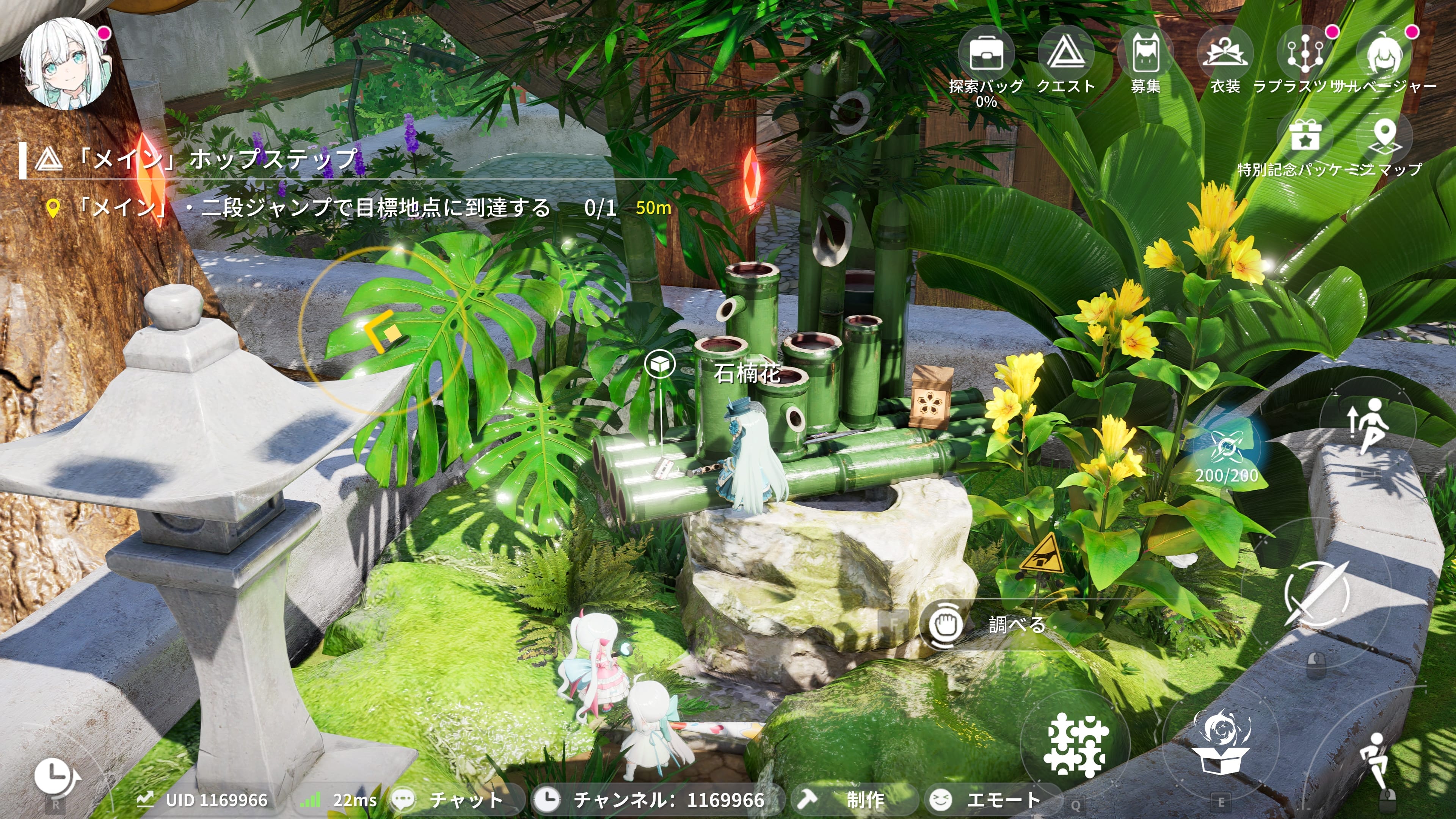Open the 募集 recruitment menu
Viewport: 1456px width, 819px height.
coord(1145,54)
